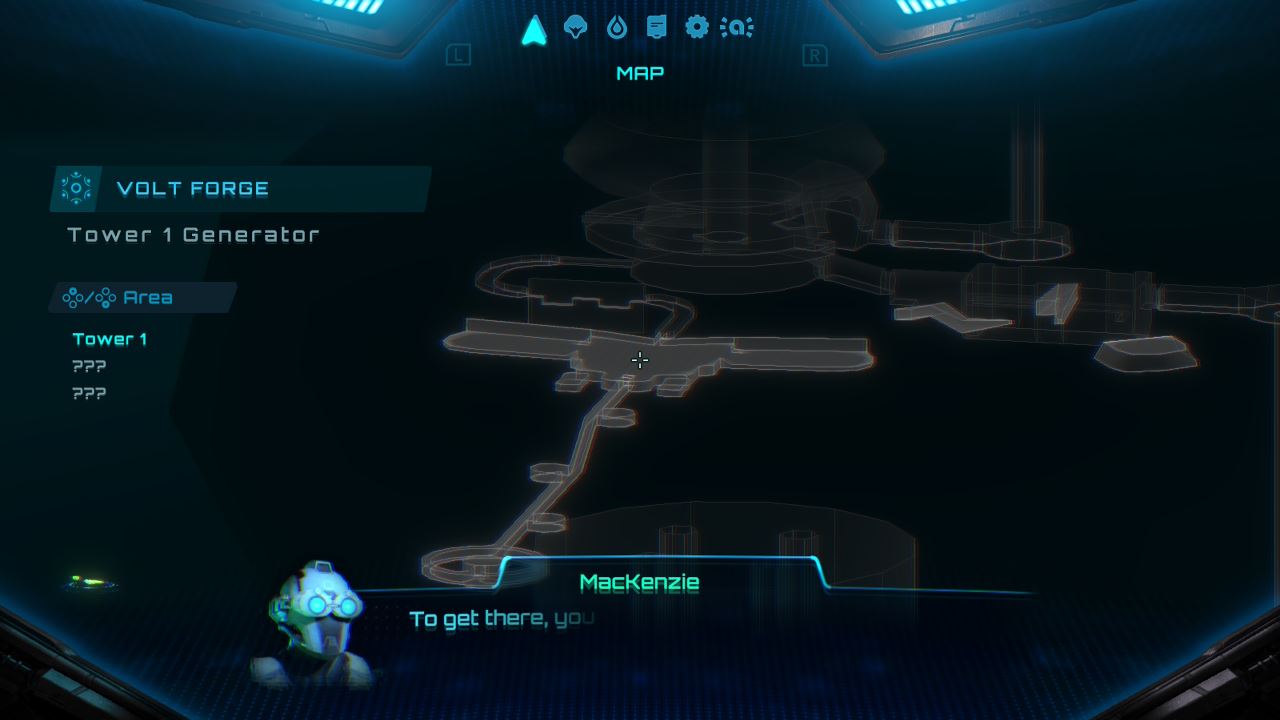1280x720 pixels.
Task: Open the gear settings tab
Action: pyautogui.click(x=696, y=27)
